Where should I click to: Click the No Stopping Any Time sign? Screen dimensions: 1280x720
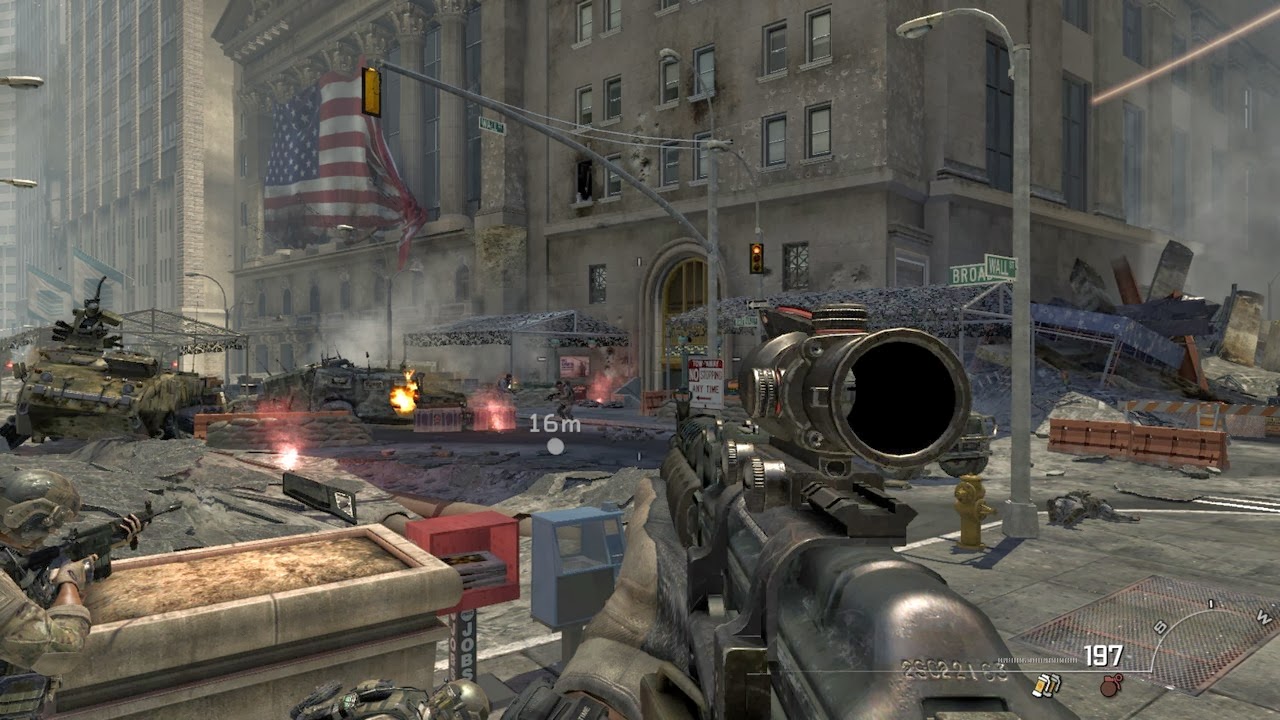pos(706,381)
